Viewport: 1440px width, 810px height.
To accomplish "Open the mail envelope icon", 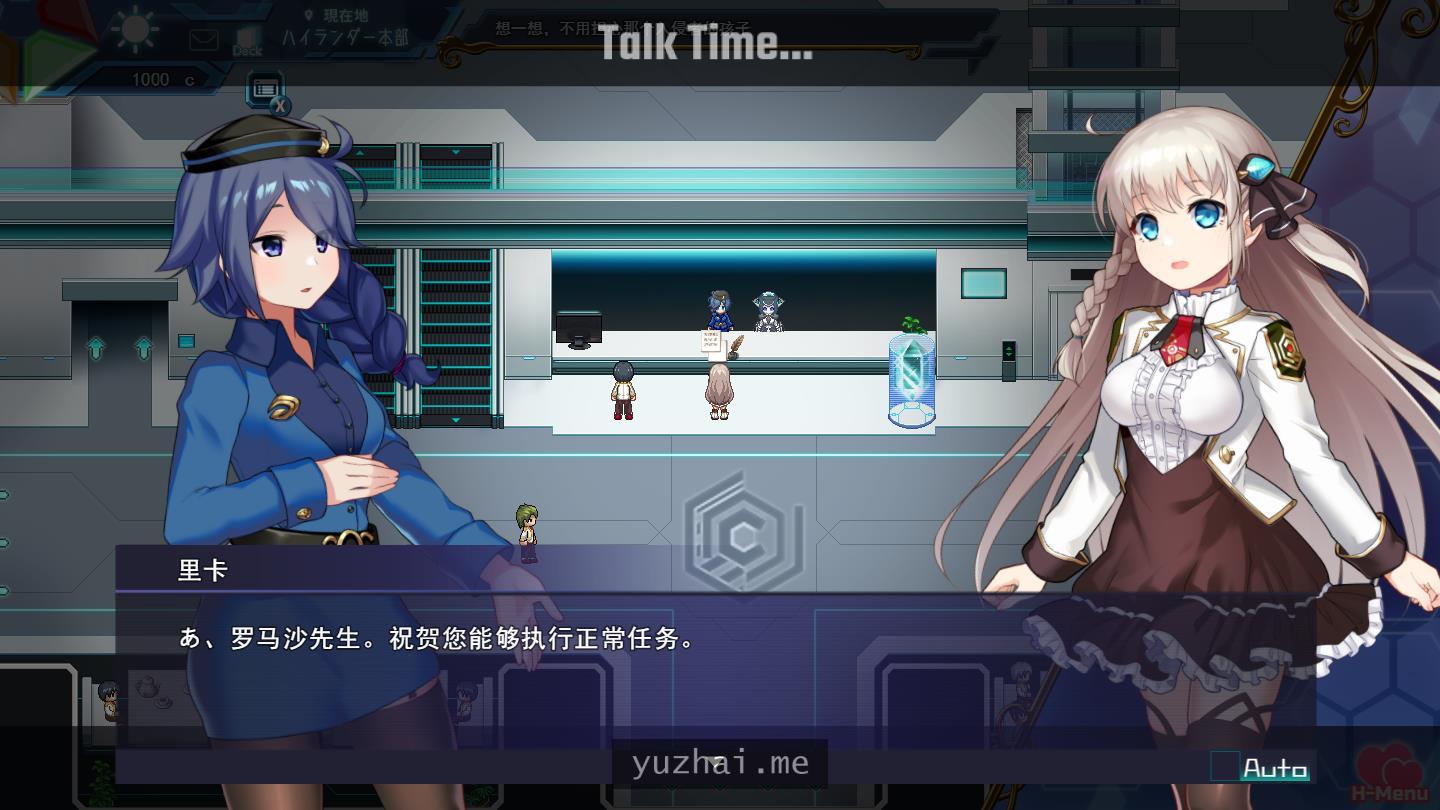I will 204,40.
